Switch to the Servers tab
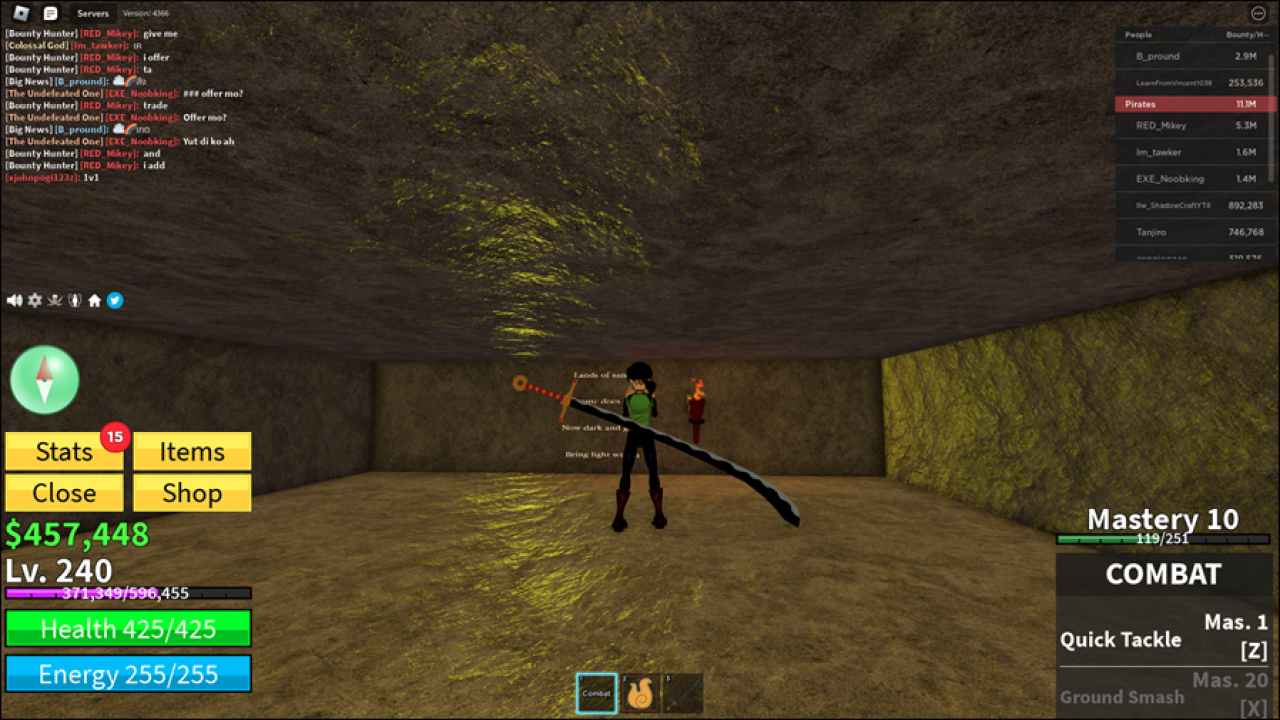1280x720 pixels. coord(92,13)
